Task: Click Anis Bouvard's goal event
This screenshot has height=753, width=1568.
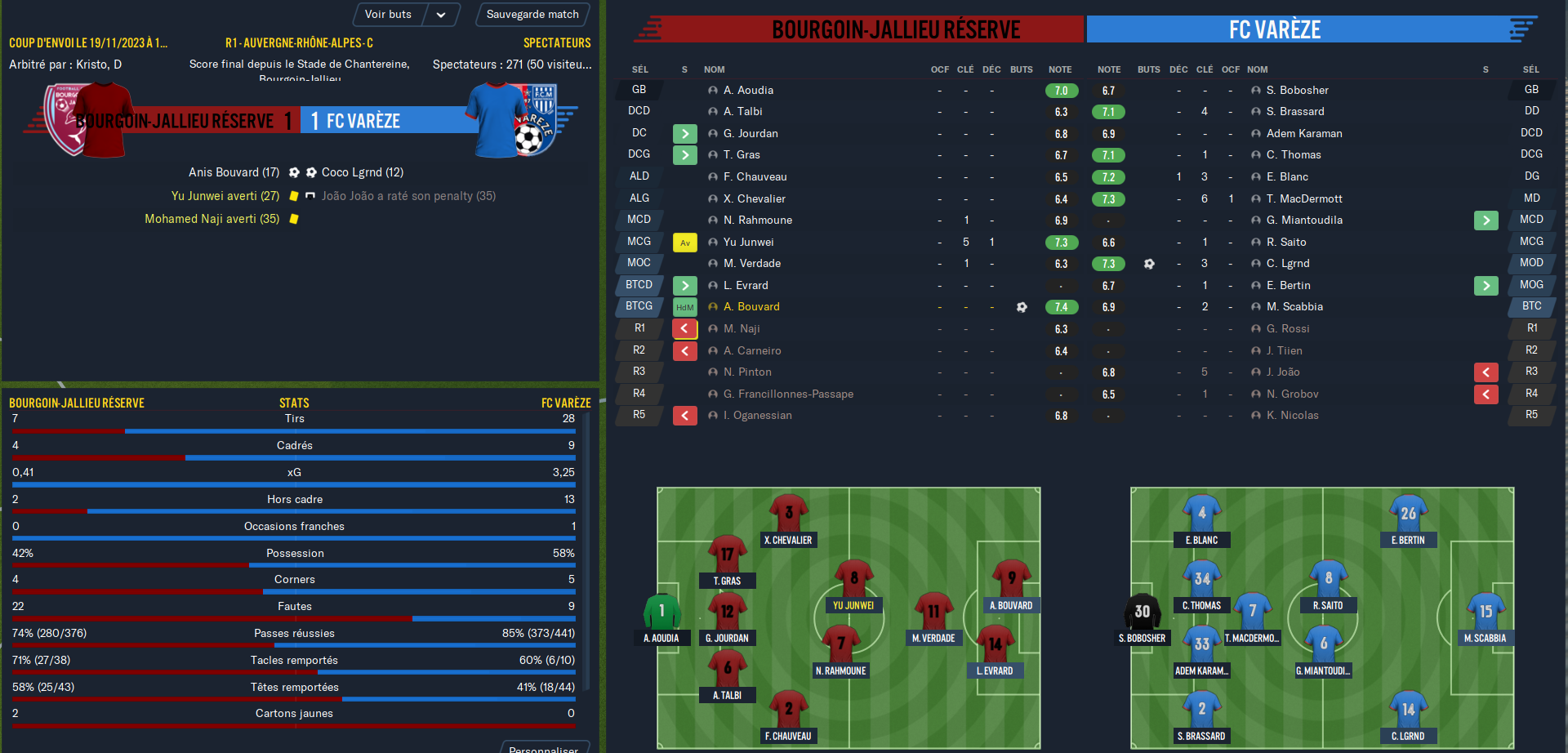Action: pyautogui.click(x=234, y=172)
